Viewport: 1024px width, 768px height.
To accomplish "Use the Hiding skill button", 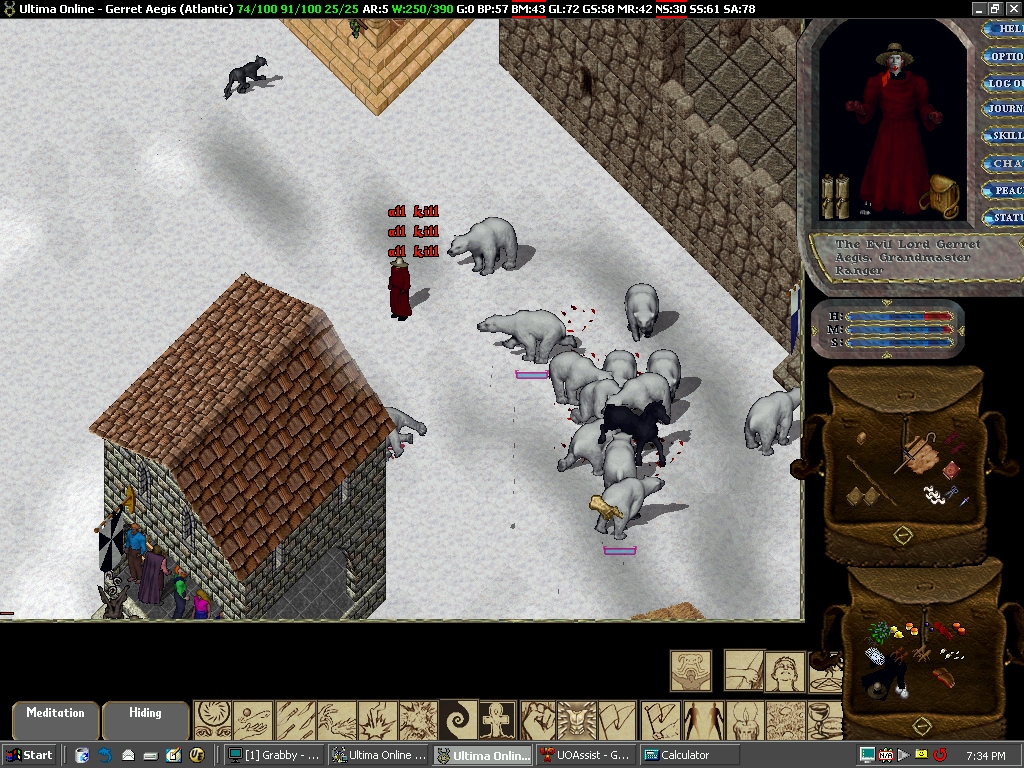I will (x=145, y=719).
